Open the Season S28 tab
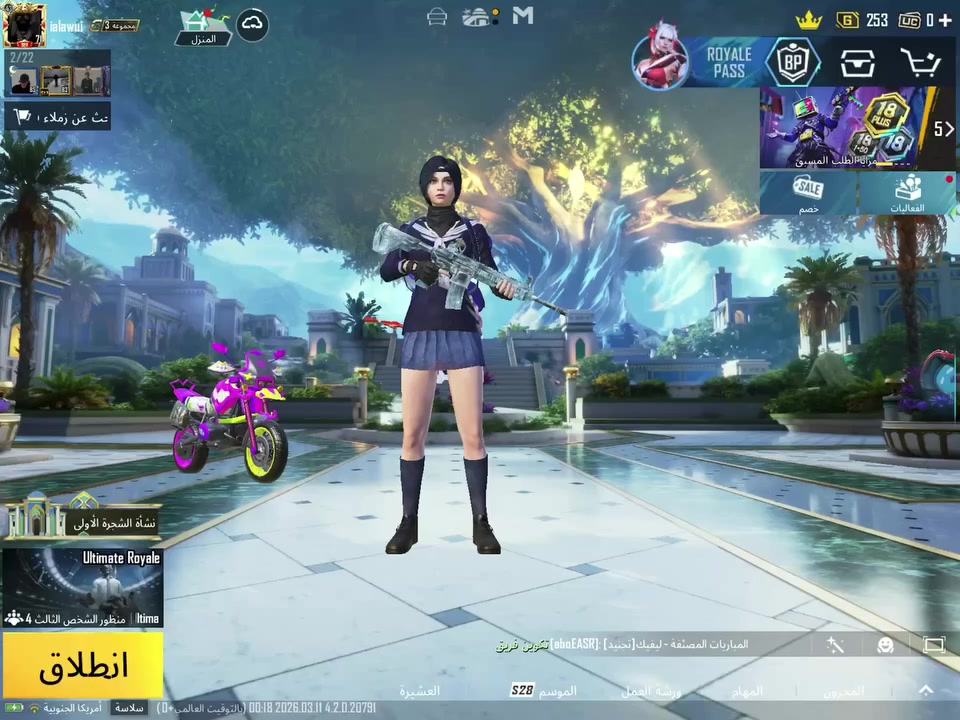This screenshot has width=960, height=720. pyautogui.click(x=544, y=690)
